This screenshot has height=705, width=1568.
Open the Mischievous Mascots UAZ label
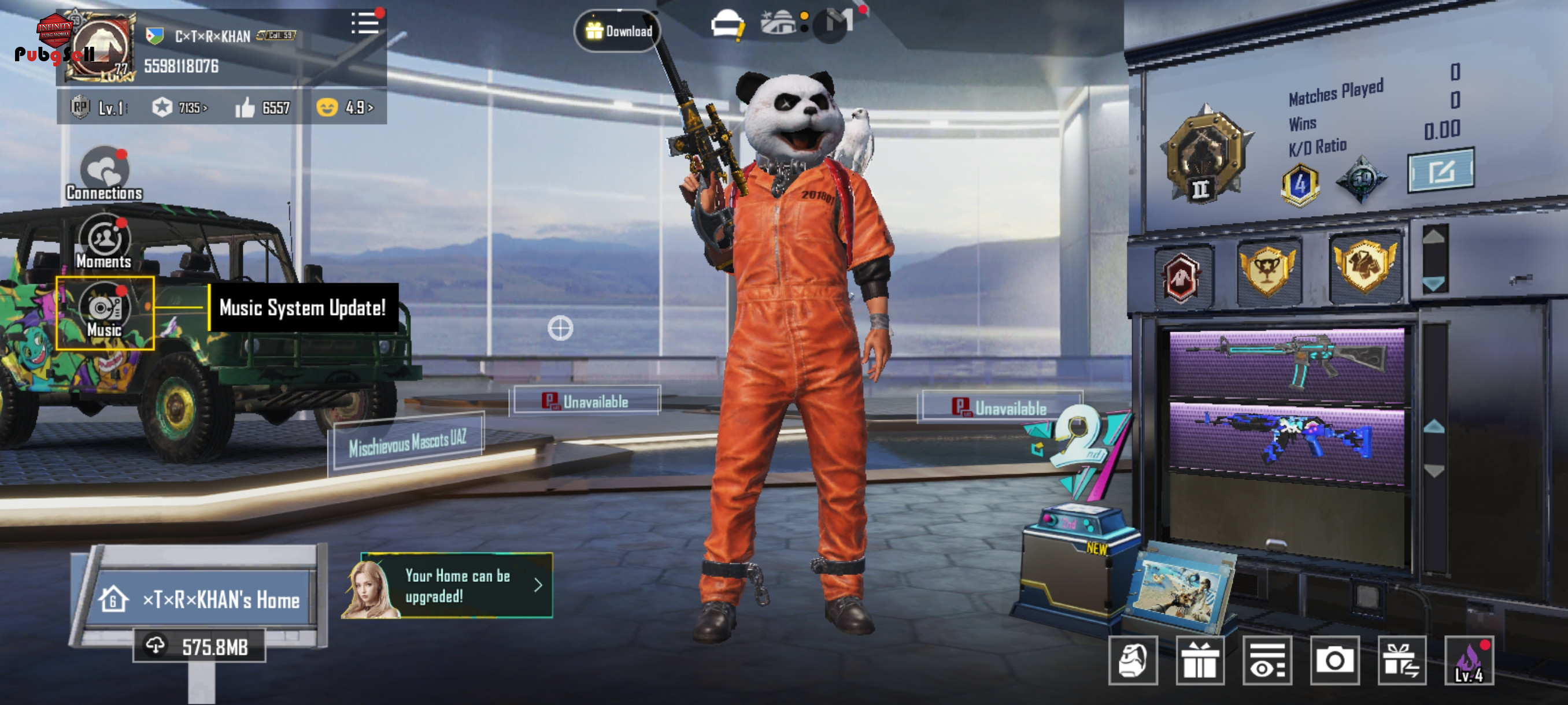click(x=407, y=443)
